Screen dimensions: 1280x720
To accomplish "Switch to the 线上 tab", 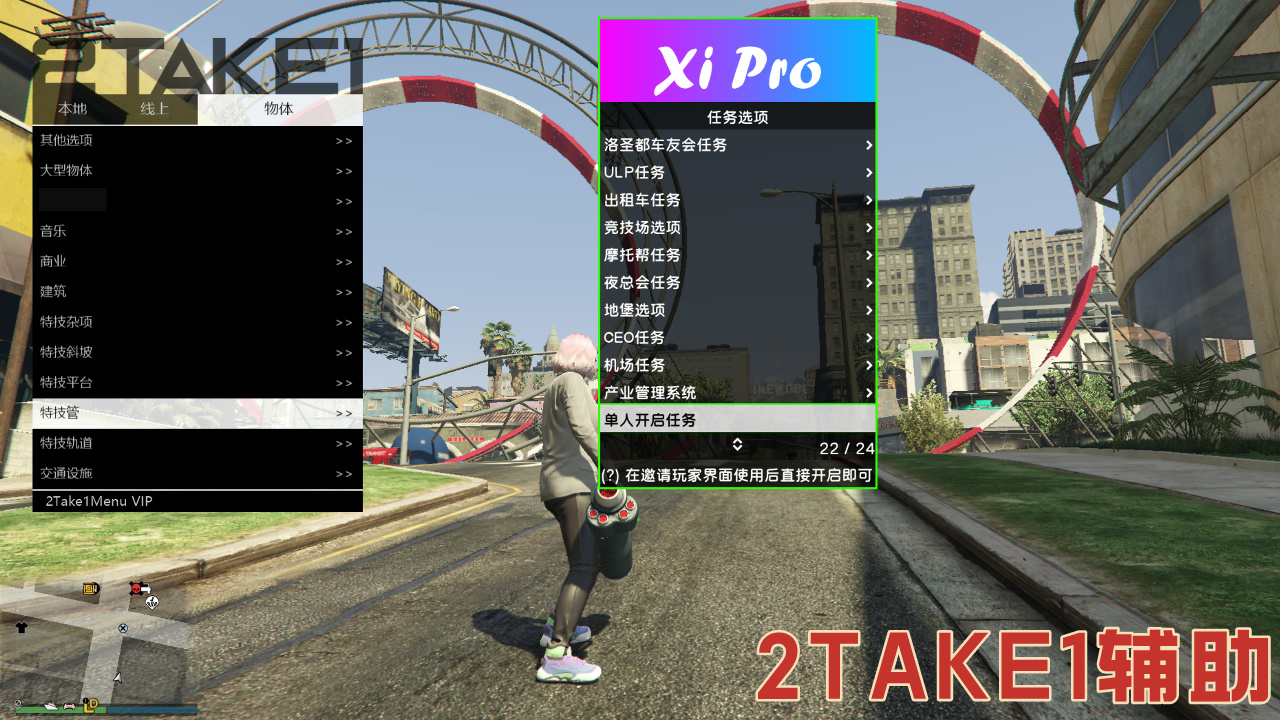I will point(156,110).
